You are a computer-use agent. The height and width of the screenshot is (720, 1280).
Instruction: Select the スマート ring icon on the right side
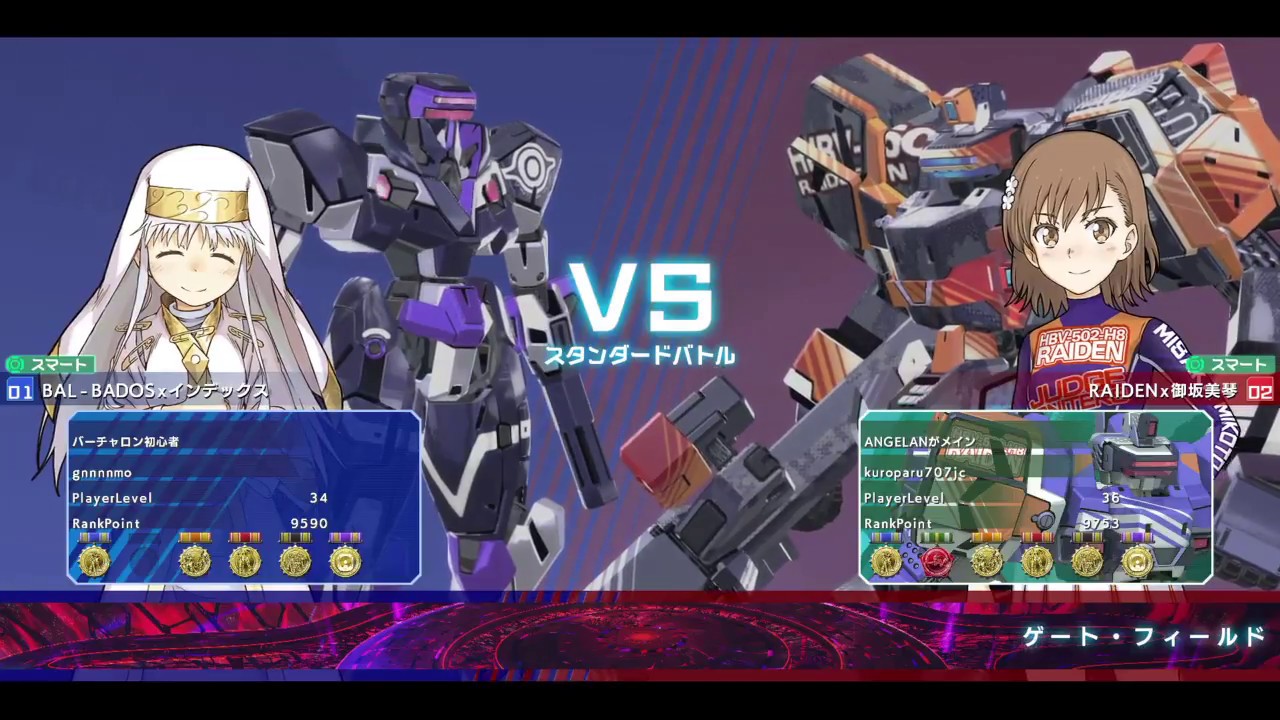1194,365
